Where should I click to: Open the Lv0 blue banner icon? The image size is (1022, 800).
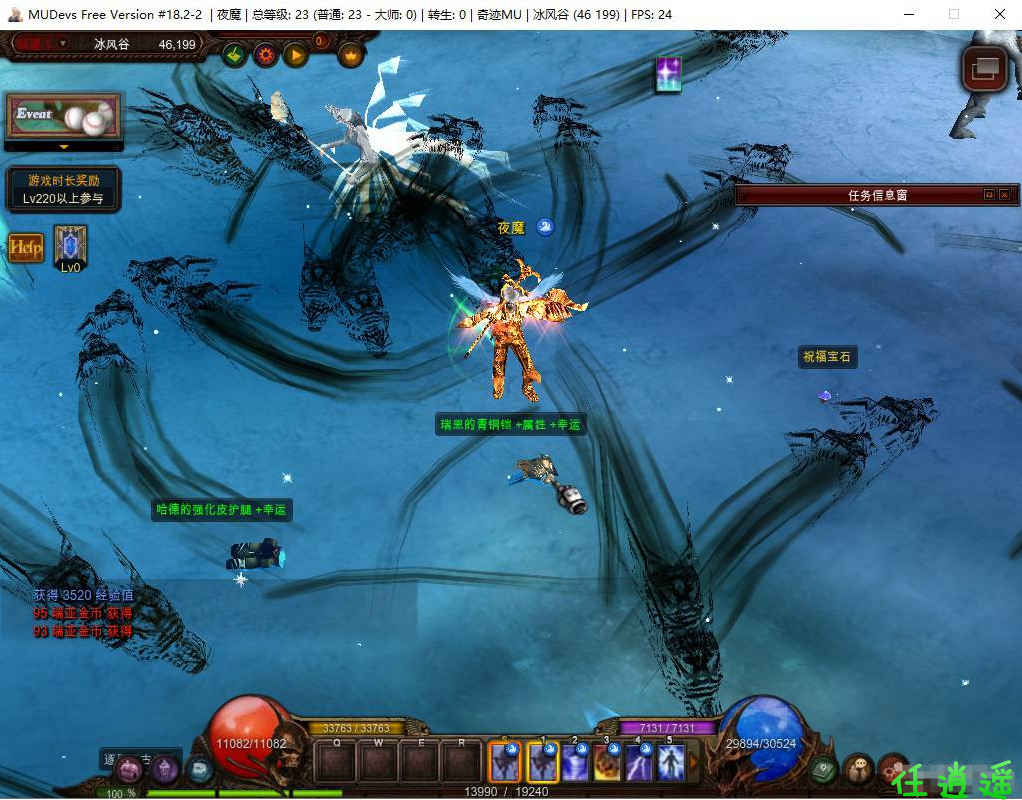coord(70,245)
